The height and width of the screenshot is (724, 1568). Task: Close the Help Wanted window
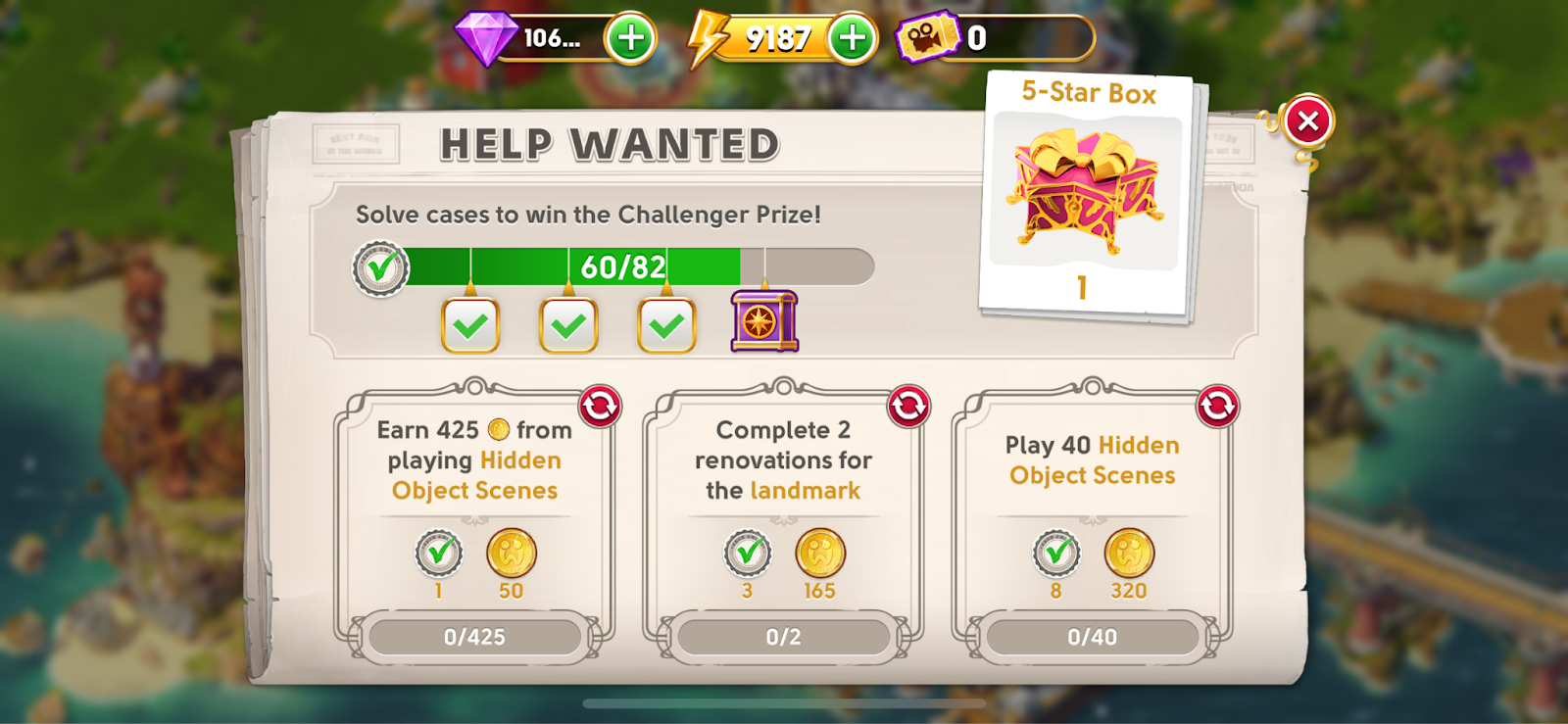point(1307,121)
